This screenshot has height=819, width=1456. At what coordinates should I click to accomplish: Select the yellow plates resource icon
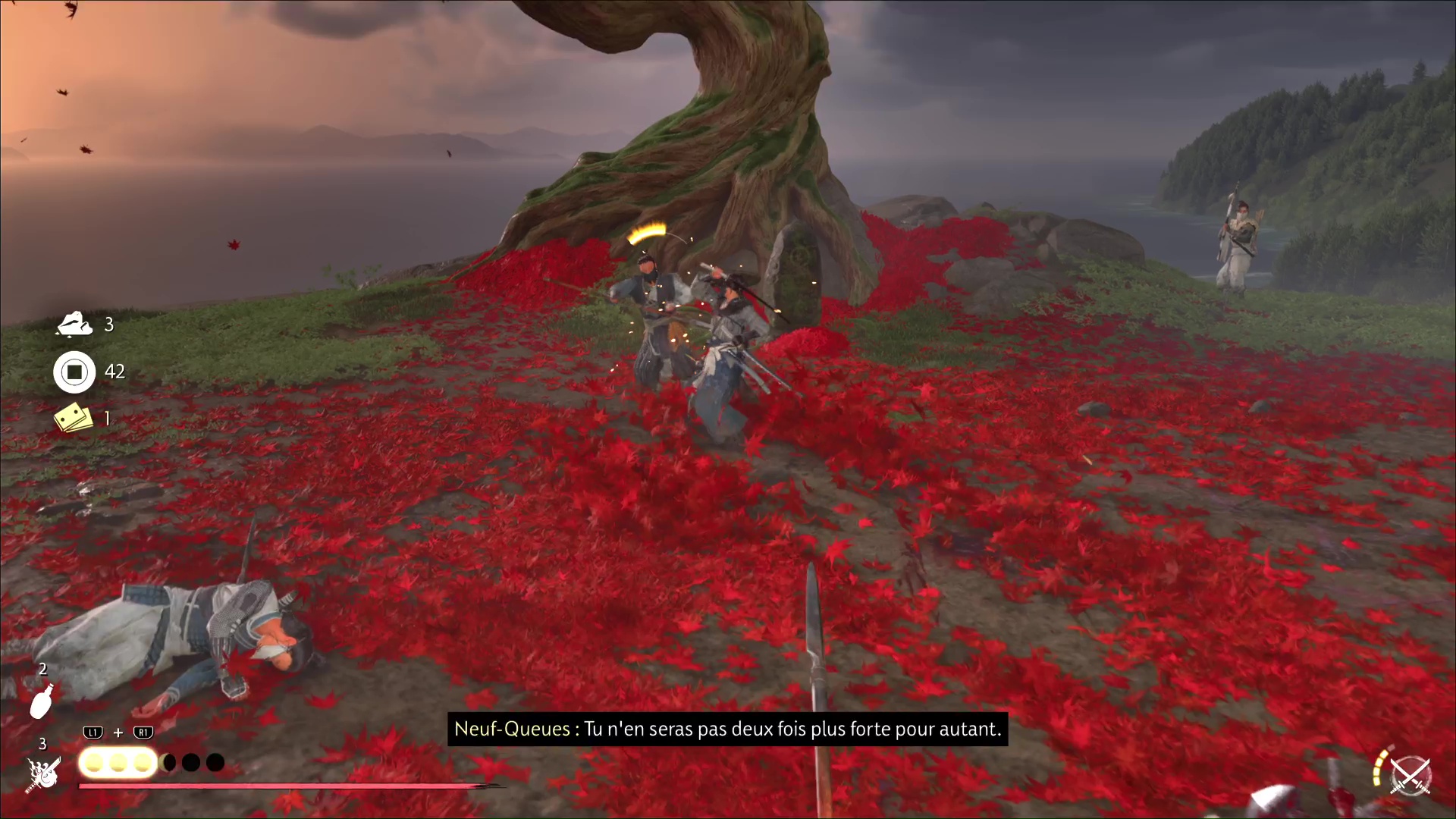tap(74, 418)
